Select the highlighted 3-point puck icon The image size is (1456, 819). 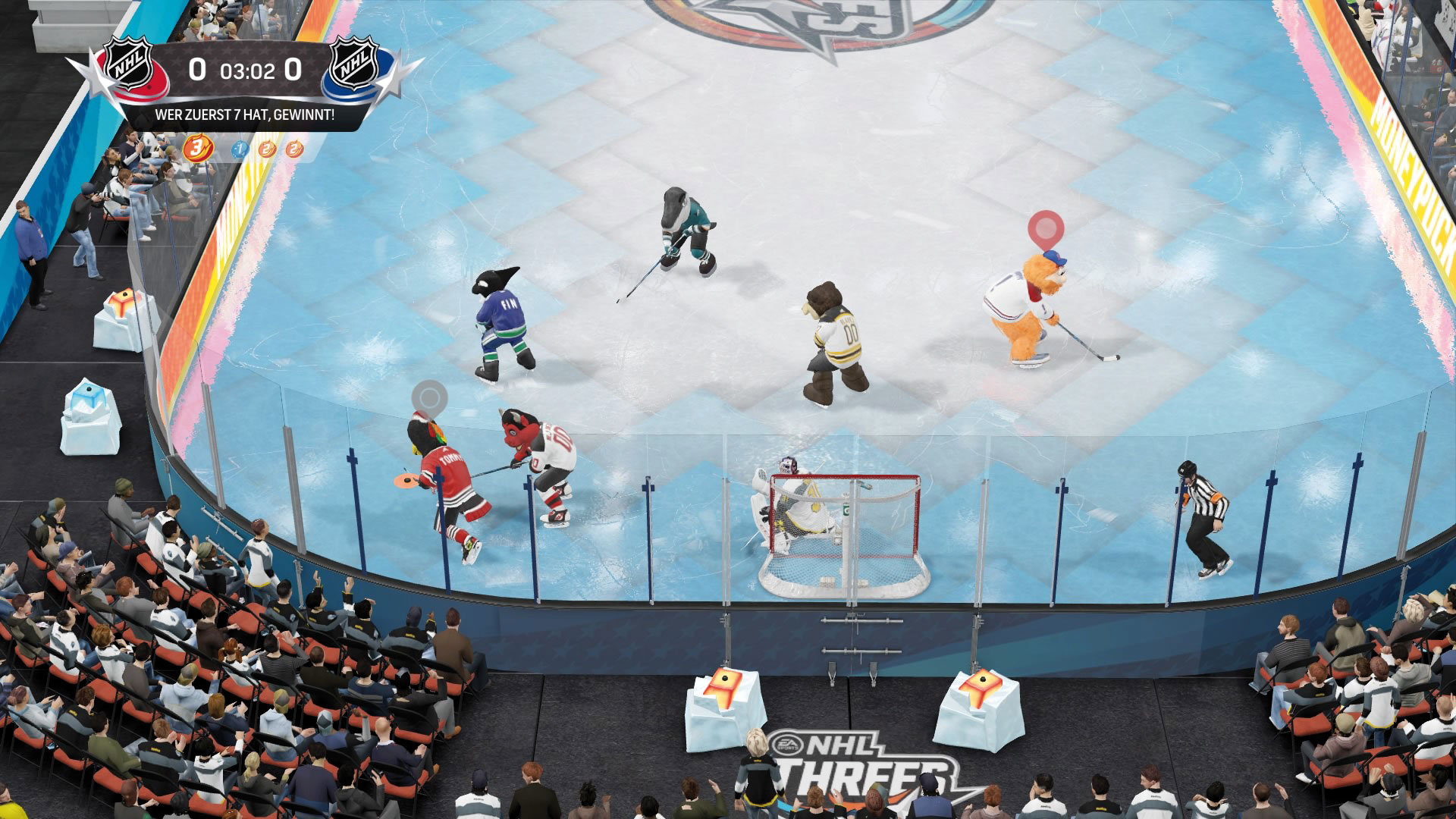pyautogui.click(x=197, y=148)
